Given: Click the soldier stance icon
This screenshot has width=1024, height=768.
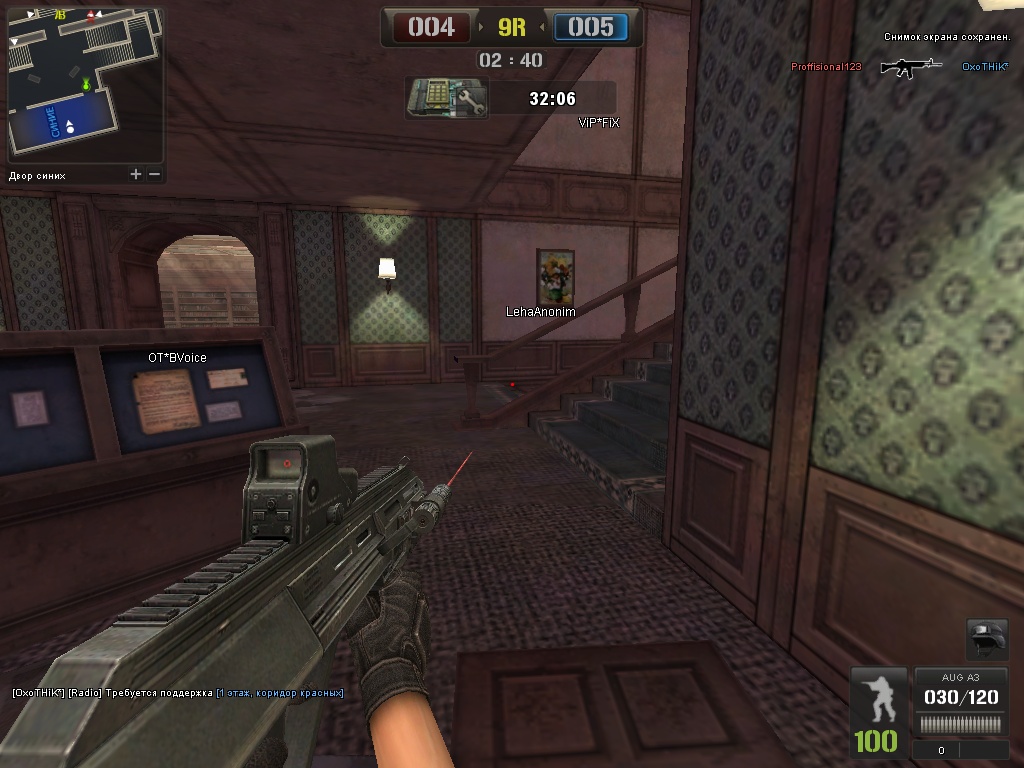Looking at the screenshot, I should (x=880, y=699).
